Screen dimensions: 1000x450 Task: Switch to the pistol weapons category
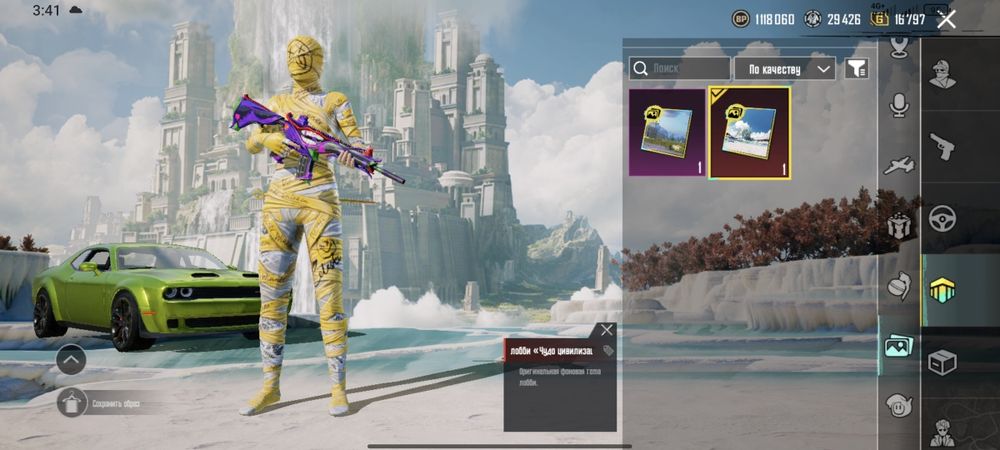point(941,146)
